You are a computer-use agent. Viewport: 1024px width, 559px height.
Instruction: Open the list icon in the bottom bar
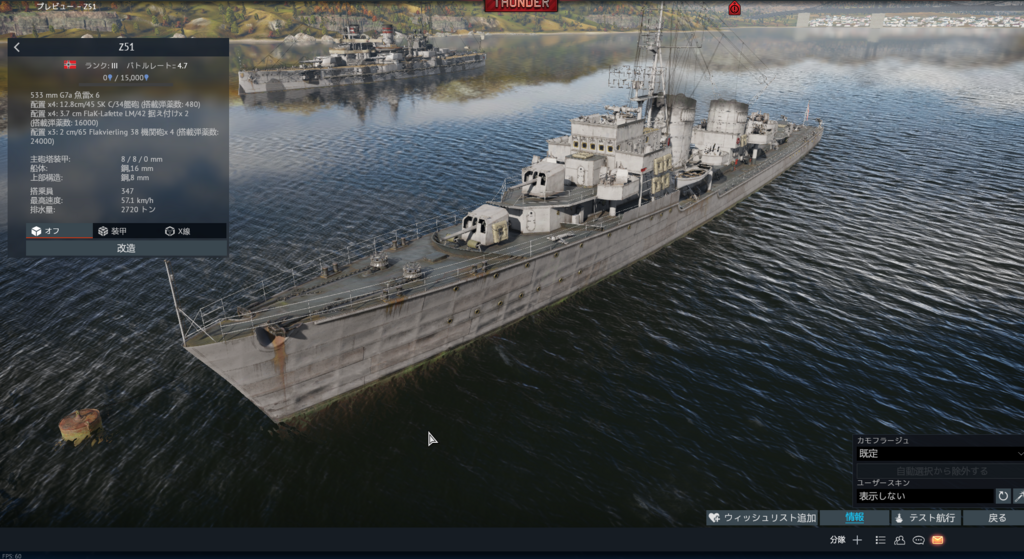pyautogui.click(x=880, y=540)
